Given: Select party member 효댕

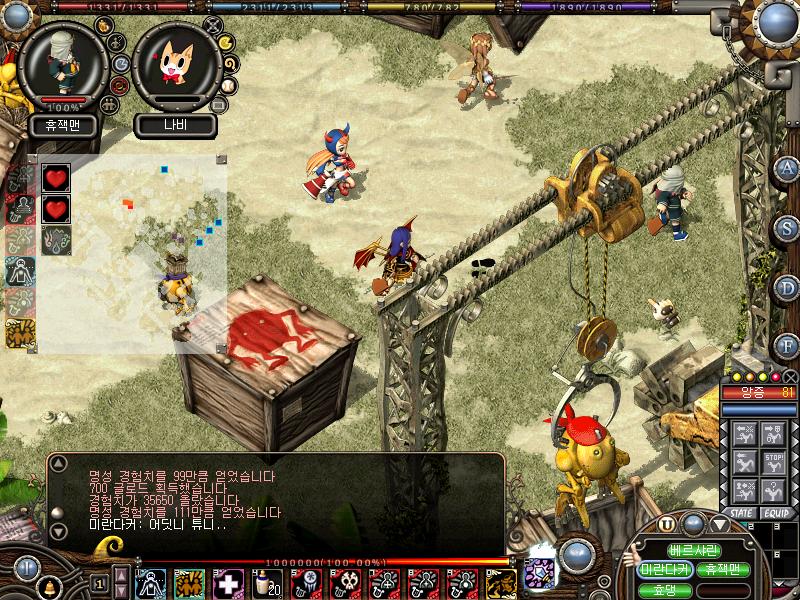Looking at the screenshot, I should click(x=665, y=588).
